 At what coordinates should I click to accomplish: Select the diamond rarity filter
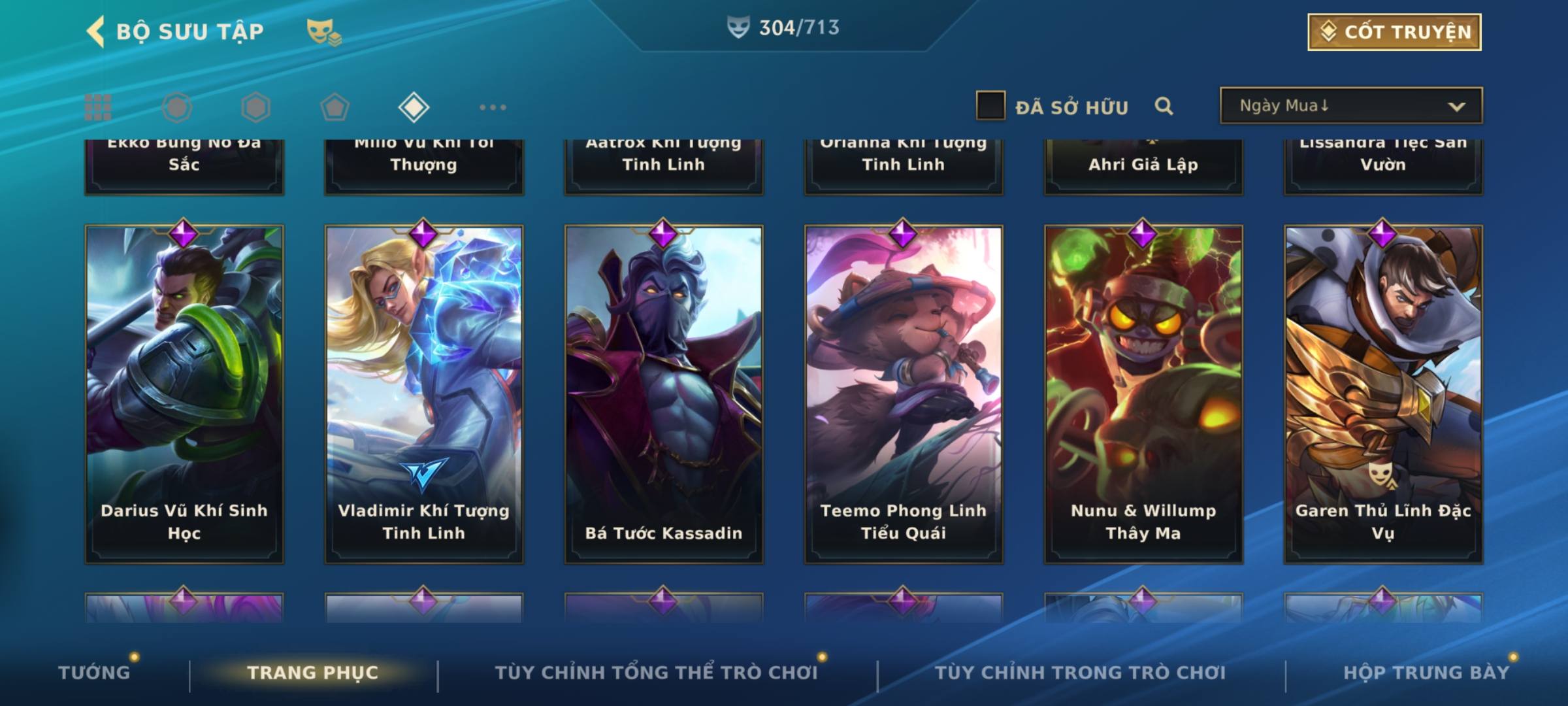[414, 107]
